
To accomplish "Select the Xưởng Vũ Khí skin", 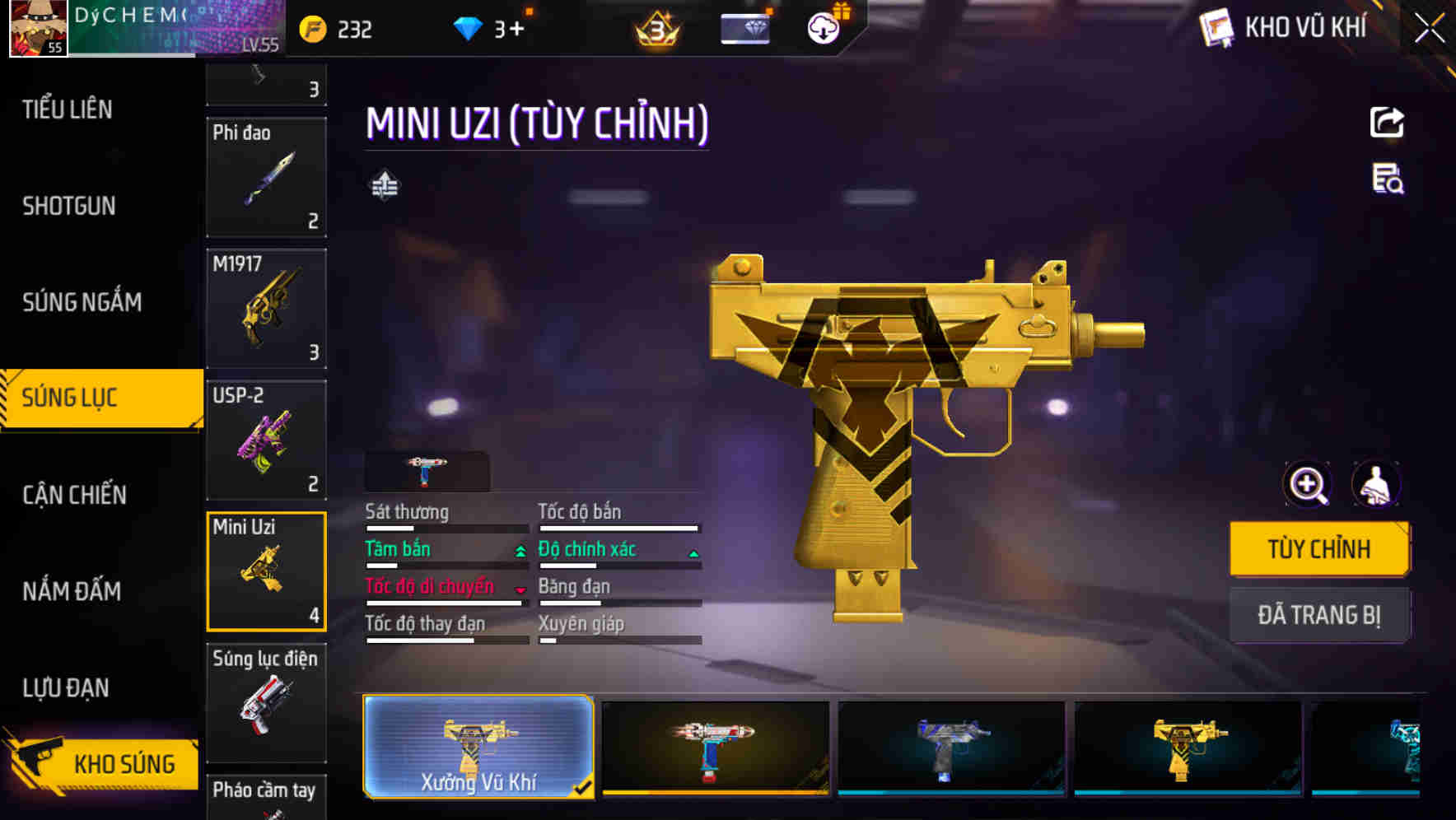I will pyautogui.click(x=478, y=747).
